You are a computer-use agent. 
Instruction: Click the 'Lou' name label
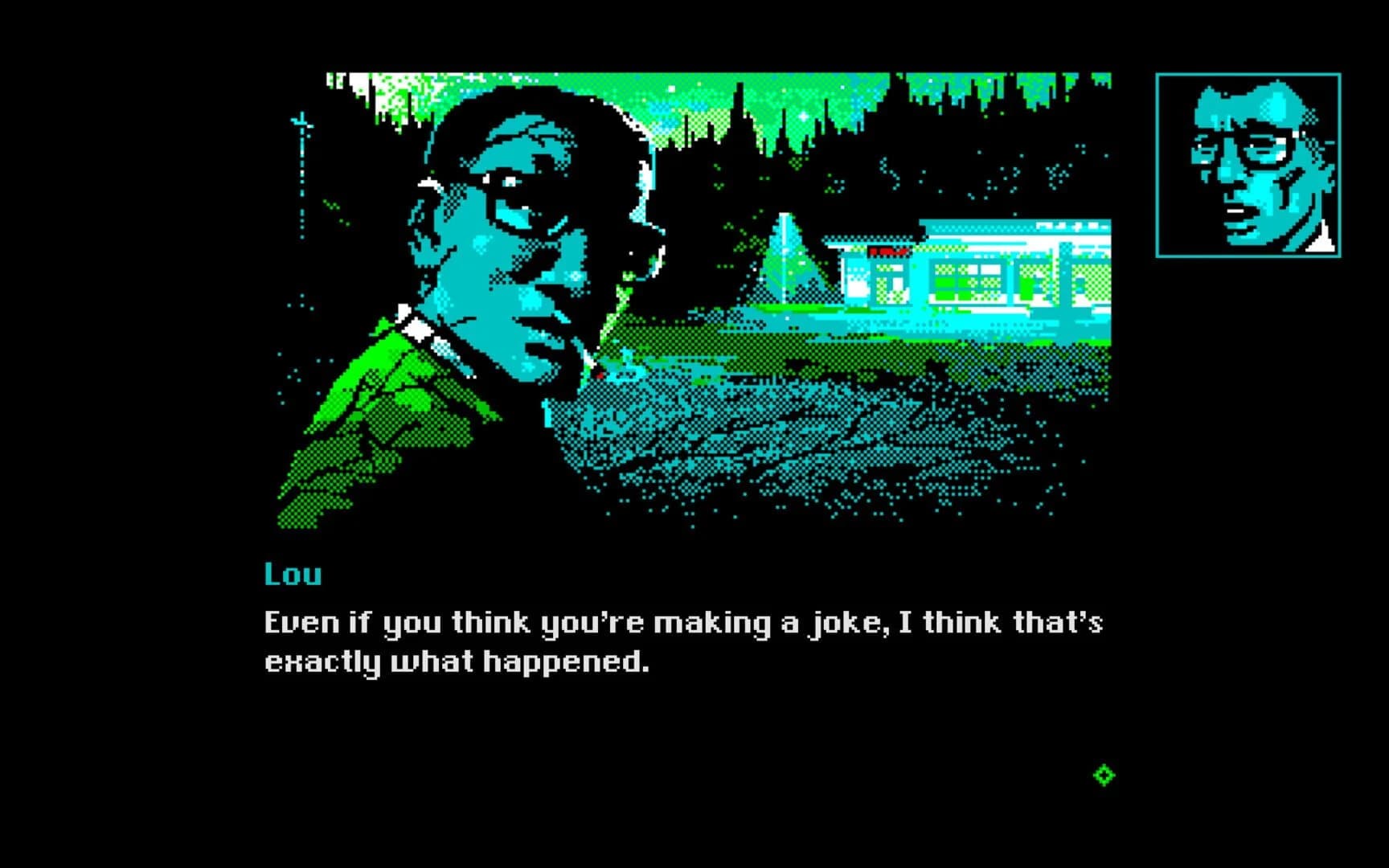point(293,573)
